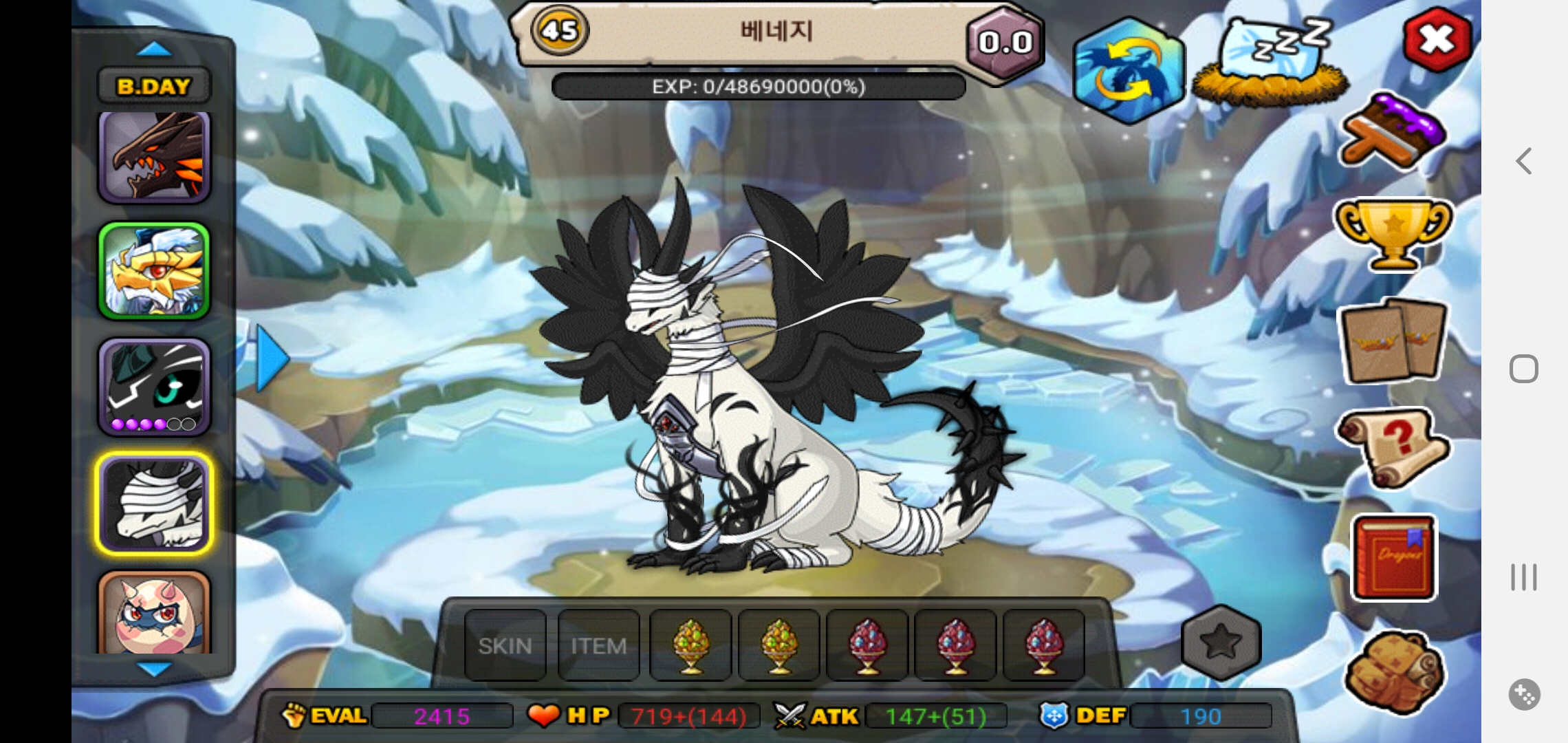
Task: Select the black and orange dragon portrait
Action: pyautogui.click(x=154, y=158)
